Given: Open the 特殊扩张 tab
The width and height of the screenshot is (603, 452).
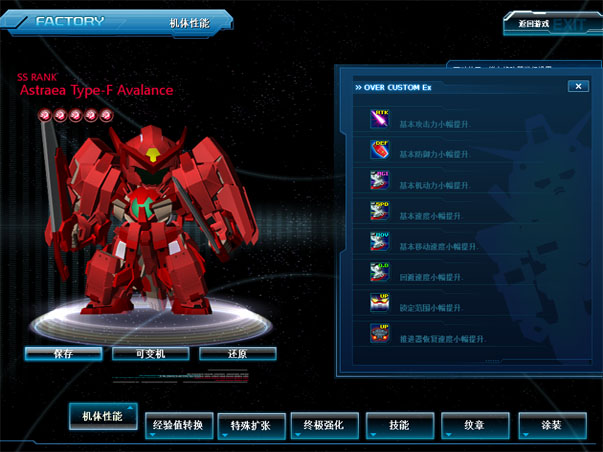Looking at the screenshot, I should click(x=251, y=425).
